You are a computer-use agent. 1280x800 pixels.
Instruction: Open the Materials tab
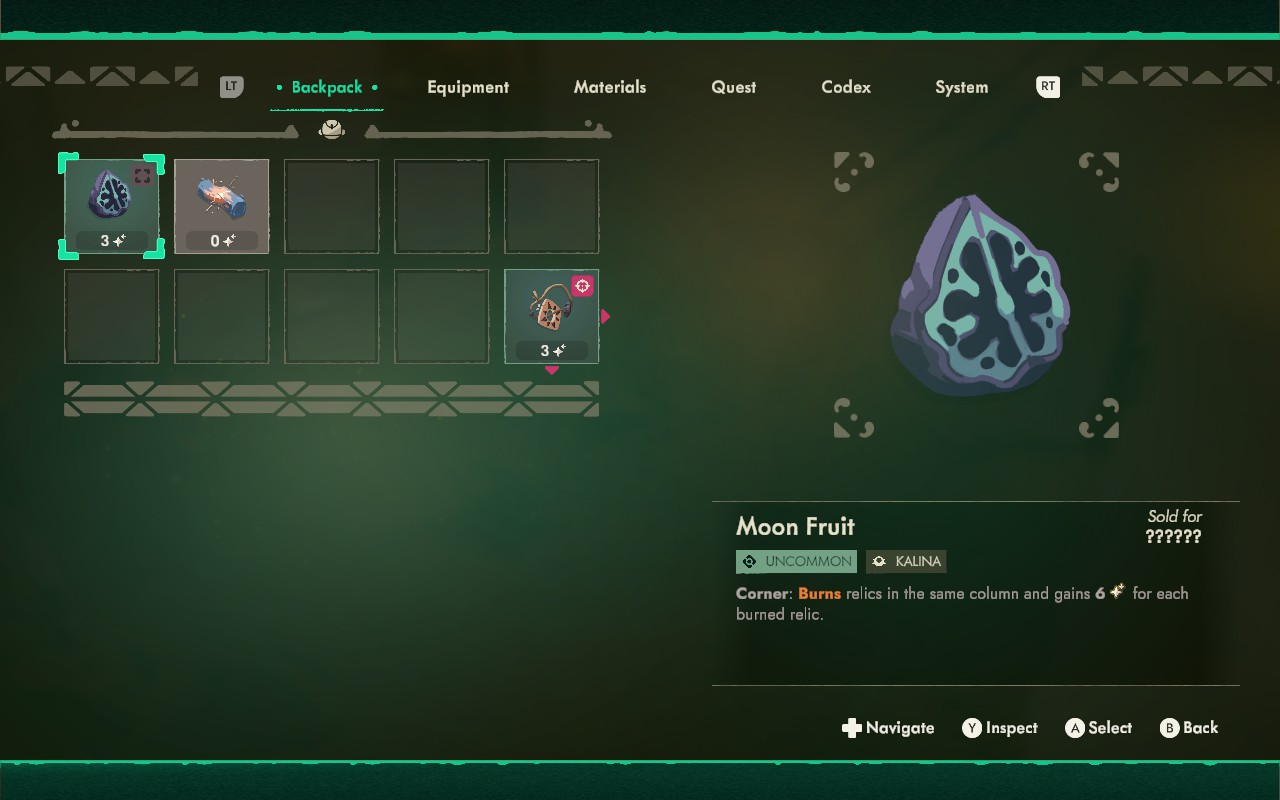(610, 87)
